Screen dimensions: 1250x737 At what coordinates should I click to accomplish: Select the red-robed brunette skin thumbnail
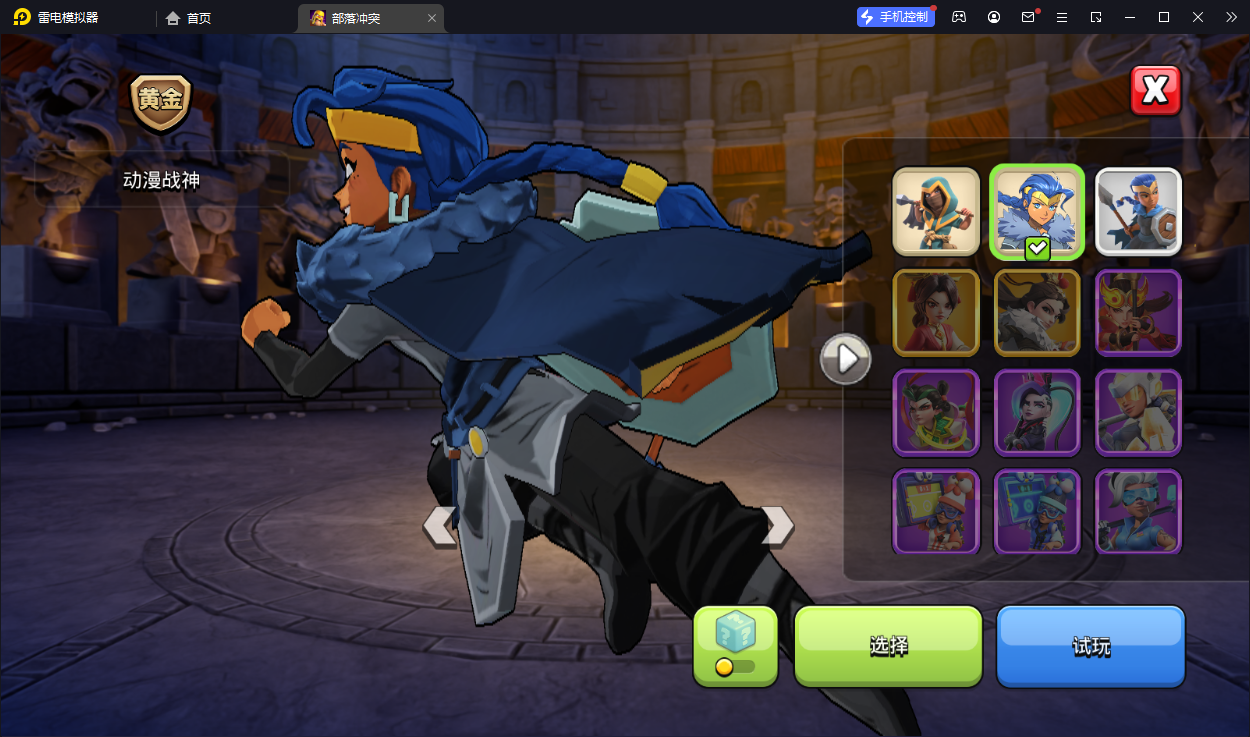pos(936,312)
